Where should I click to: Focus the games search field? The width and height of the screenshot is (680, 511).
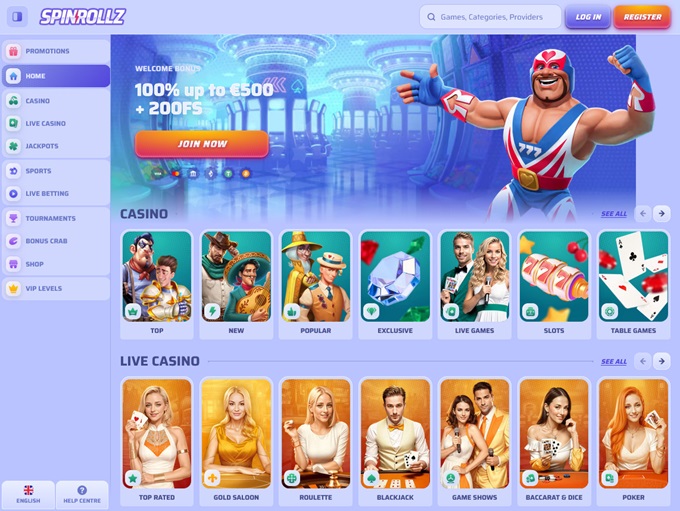[x=490, y=17]
